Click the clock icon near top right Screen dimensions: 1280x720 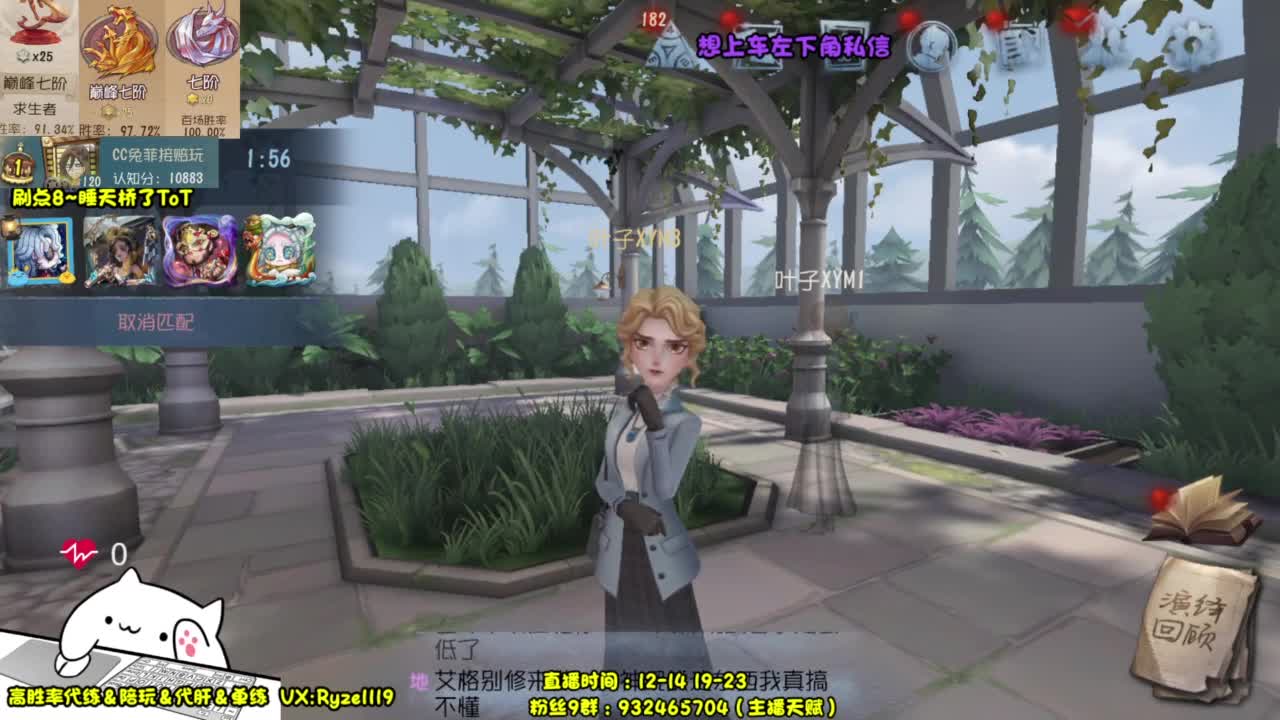coord(930,45)
